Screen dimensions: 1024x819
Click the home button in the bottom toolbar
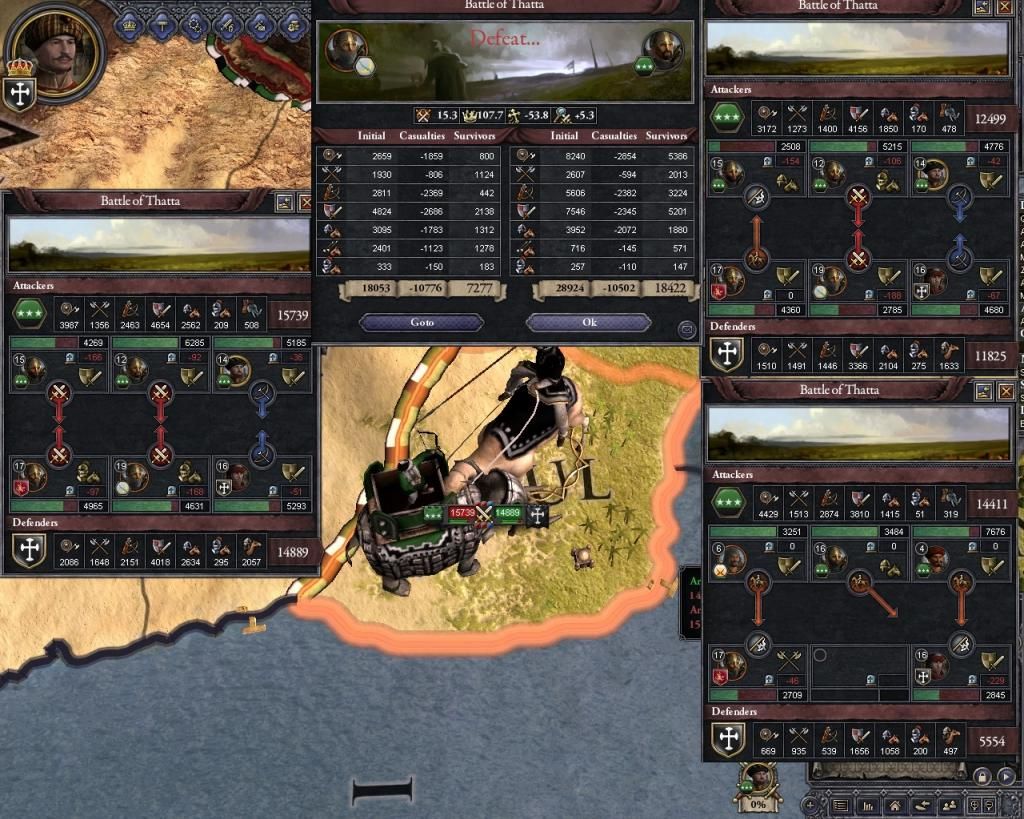(895, 805)
